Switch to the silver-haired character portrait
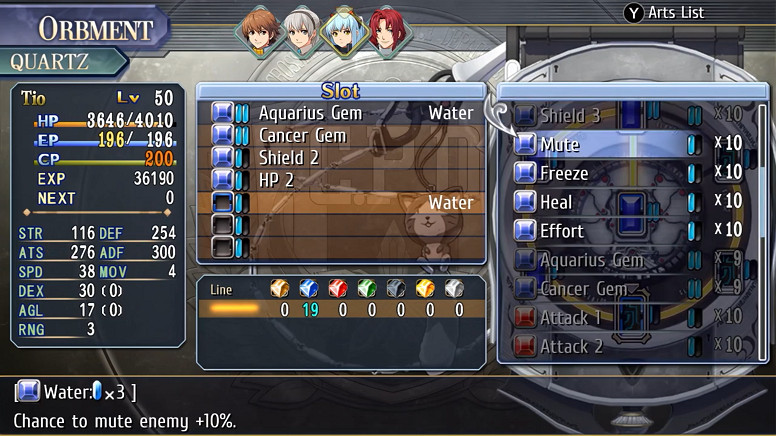776x436 pixels. (x=301, y=32)
